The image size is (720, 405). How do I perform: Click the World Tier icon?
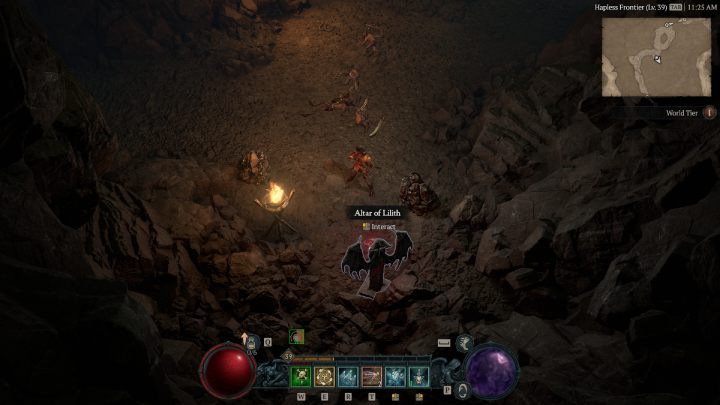[710, 113]
